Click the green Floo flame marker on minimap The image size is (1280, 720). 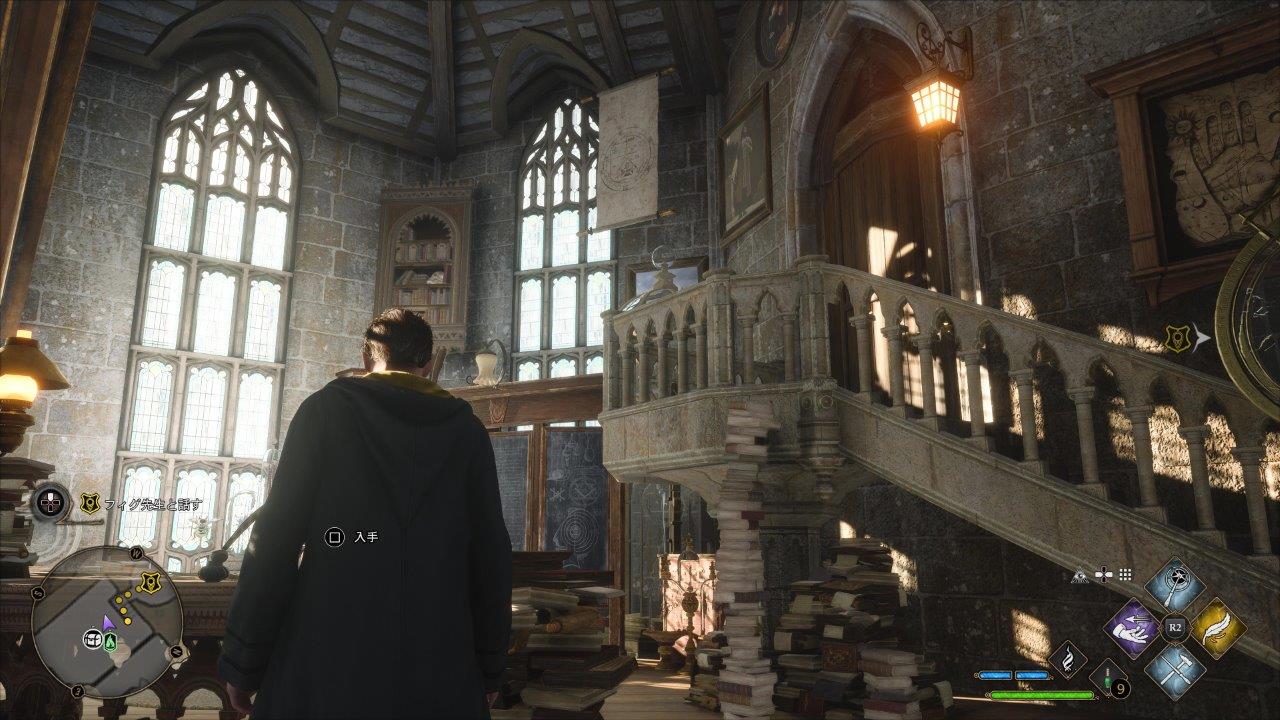tap(110, 641)
